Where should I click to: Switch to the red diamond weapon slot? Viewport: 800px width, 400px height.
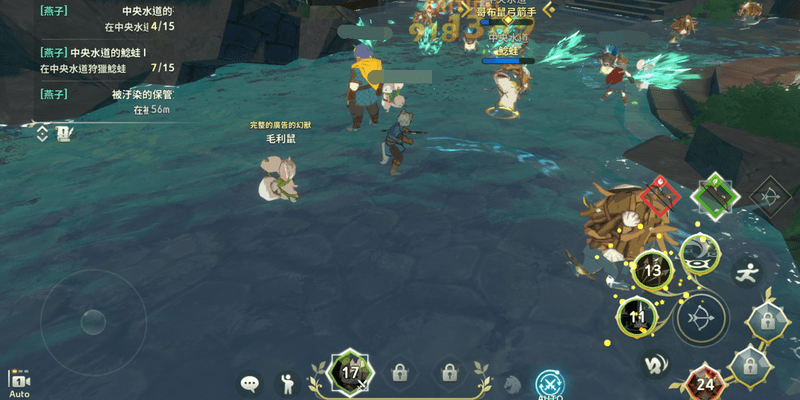click(x=660, y=194)
